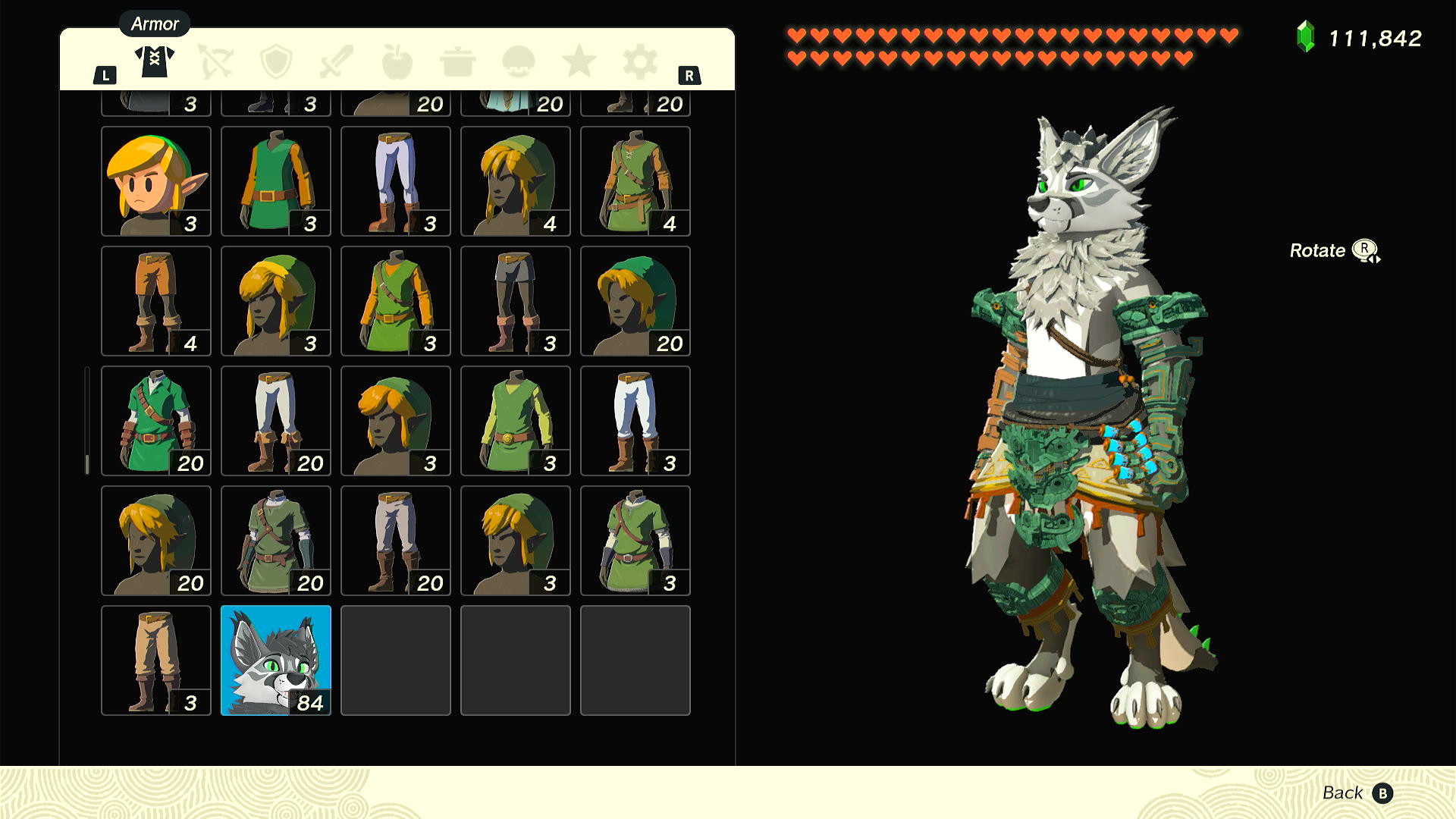Select an empty armor inventory slot
The width and height of the screenshot is (1456, 819).
(395, 660)
